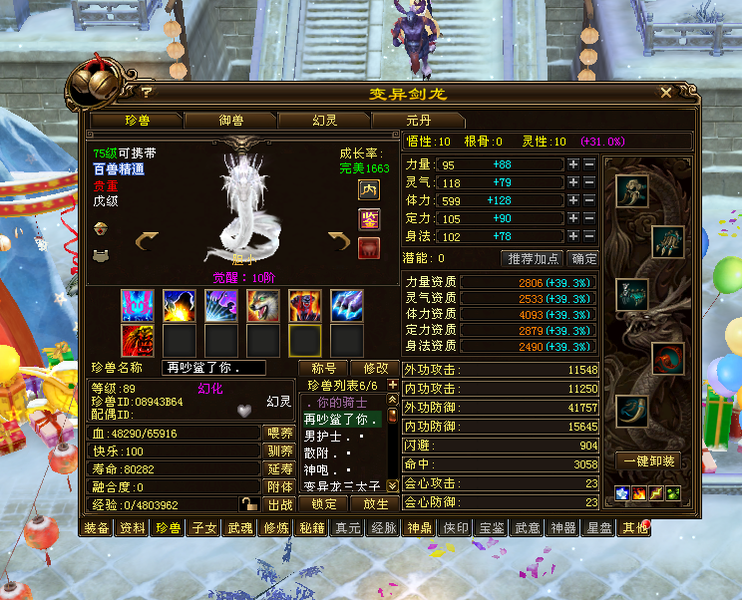Lock the pet with 锁定
Screen dimensions: 742x600
[324, 505]
